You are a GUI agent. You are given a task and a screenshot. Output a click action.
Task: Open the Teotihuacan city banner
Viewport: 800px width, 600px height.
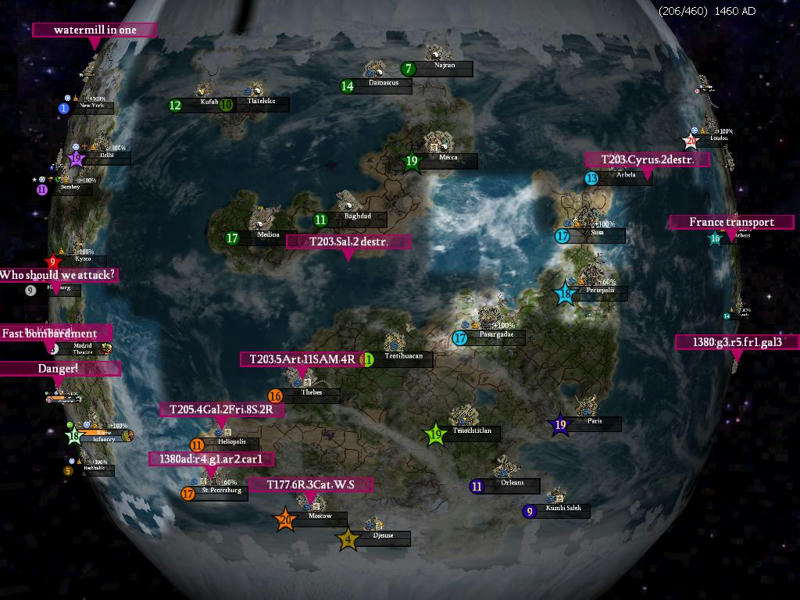pyautogui.click(x=404, y=360)
